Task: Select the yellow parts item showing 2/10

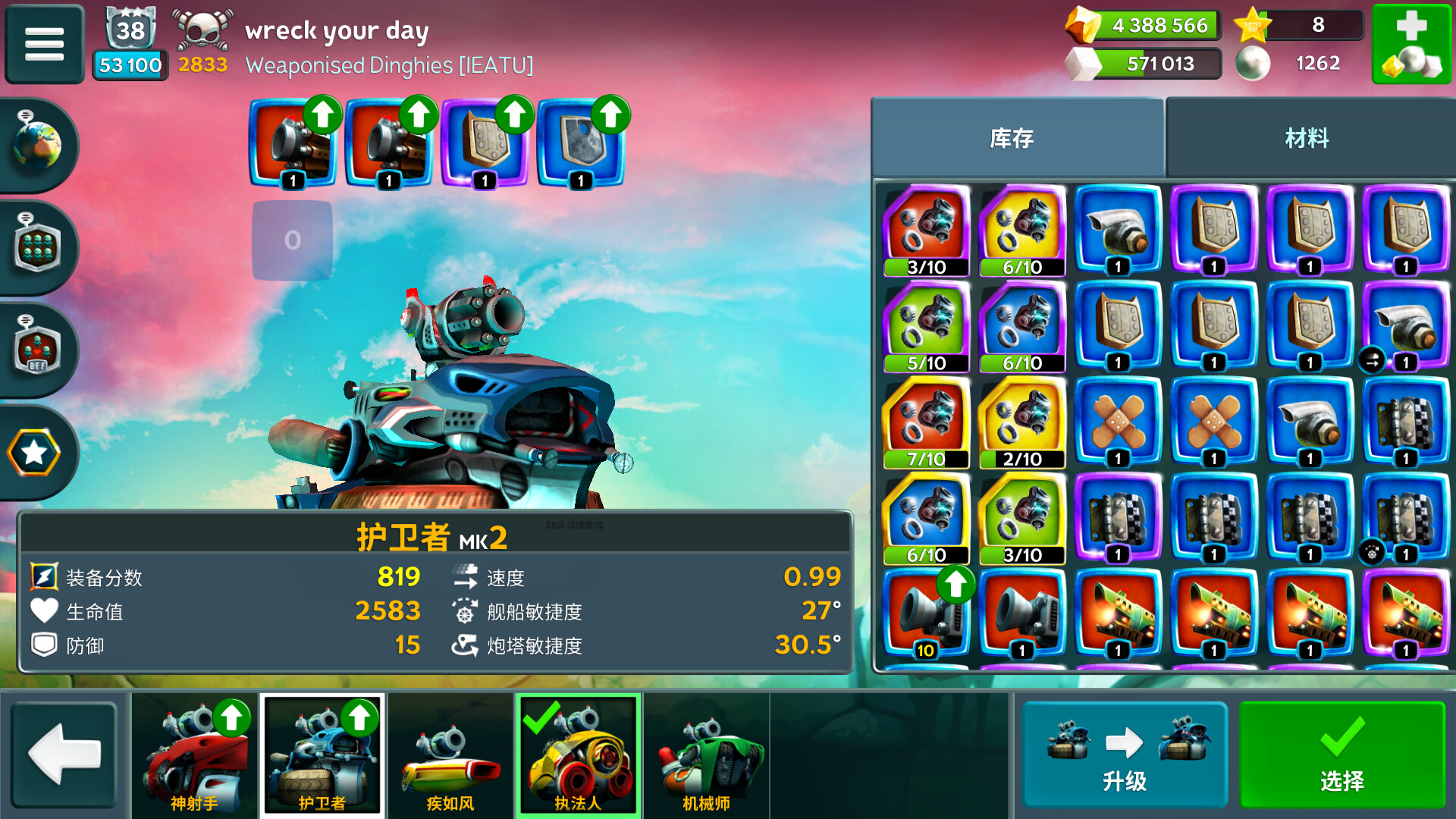Action: point(1021,422)
